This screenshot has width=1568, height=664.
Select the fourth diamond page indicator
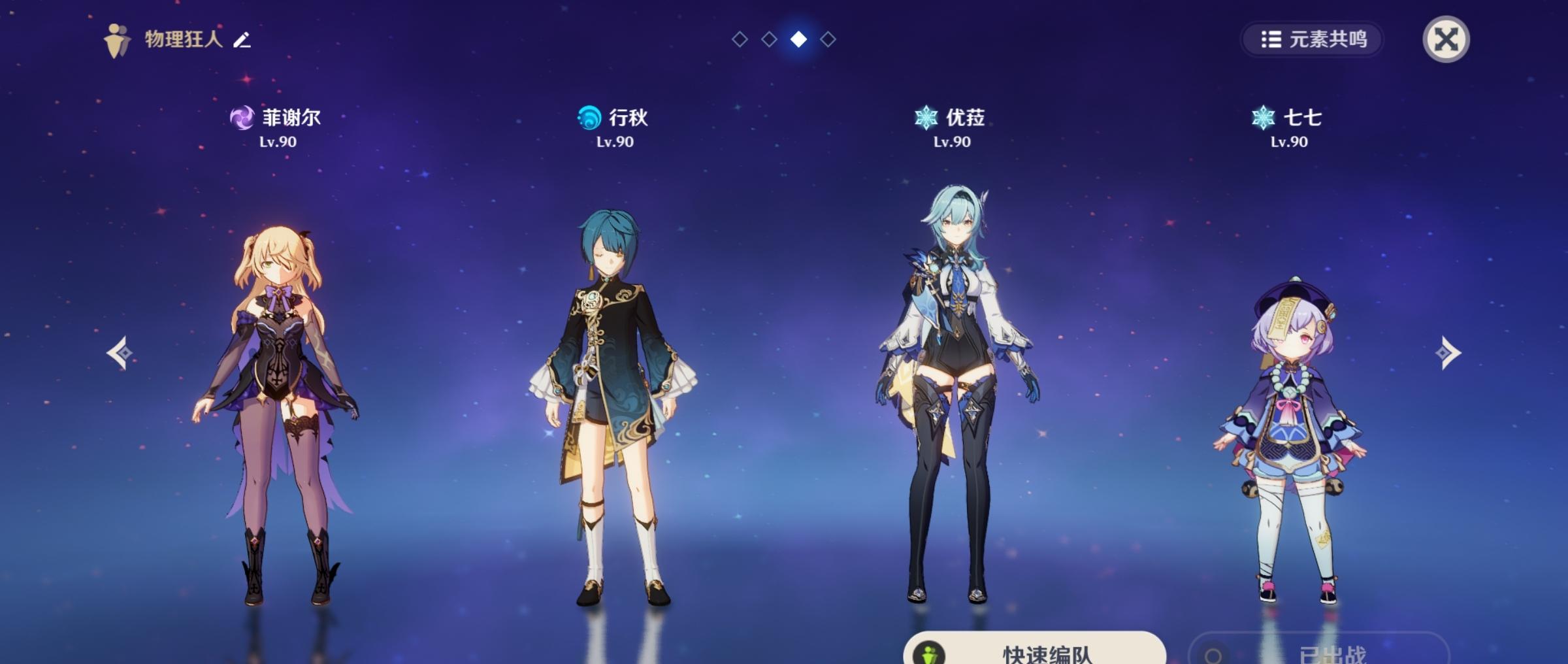[x=827, y=40]
